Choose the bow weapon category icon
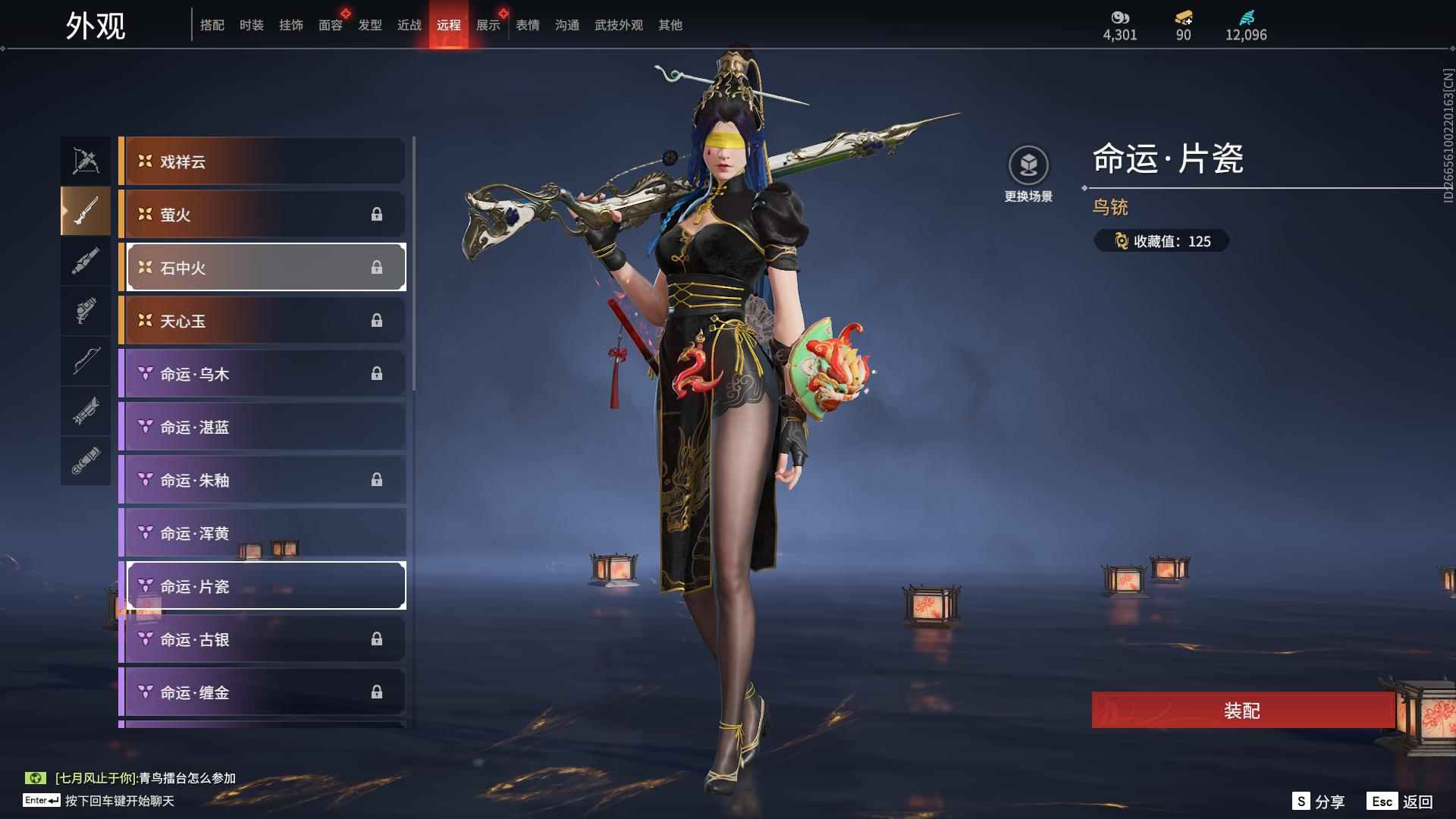This screenshot has width=1456, height=819. point(86,361)
